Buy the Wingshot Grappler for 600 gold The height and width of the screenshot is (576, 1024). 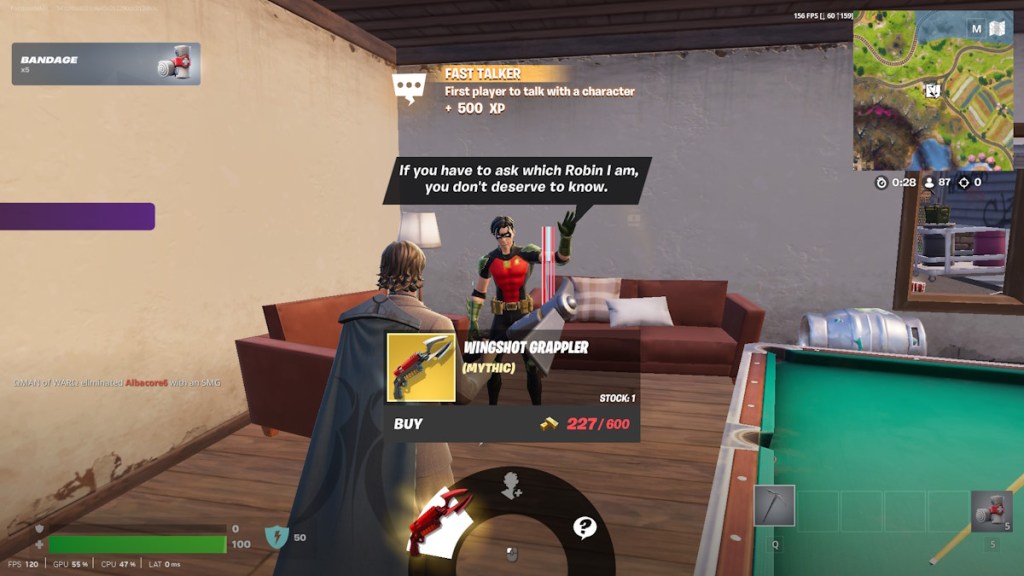pos(512,423)
